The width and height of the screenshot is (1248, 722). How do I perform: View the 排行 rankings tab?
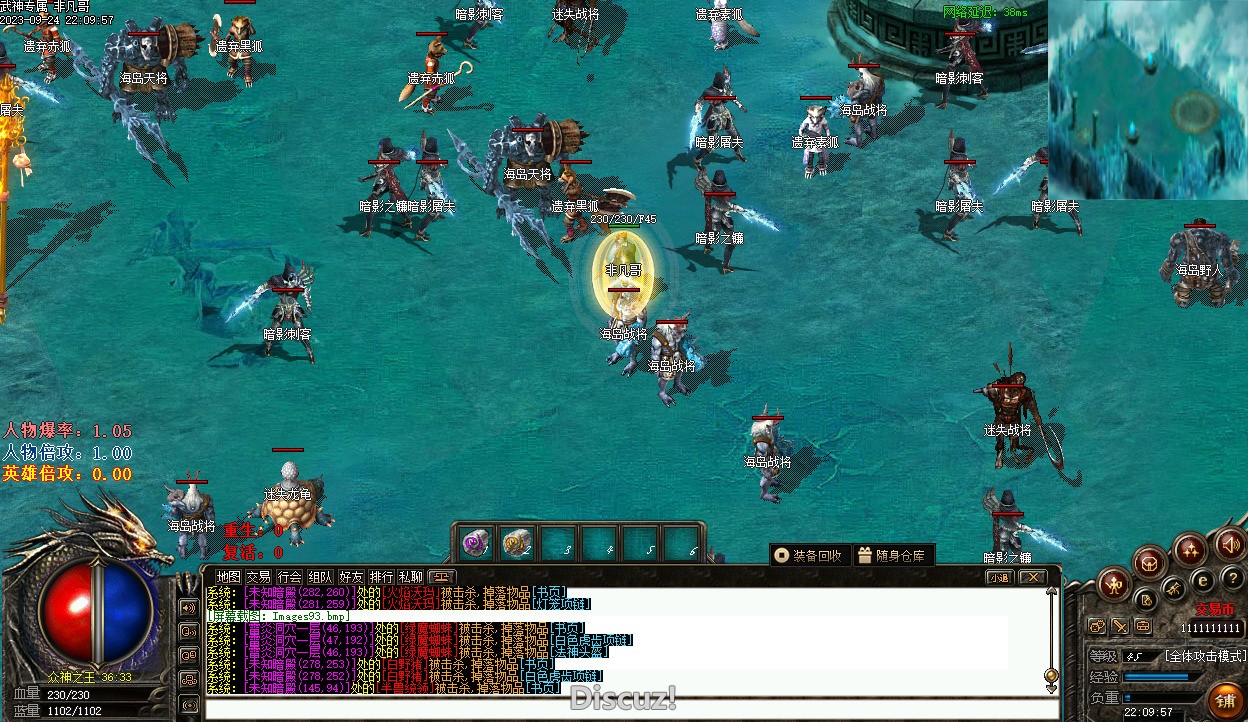pos(381,577)
